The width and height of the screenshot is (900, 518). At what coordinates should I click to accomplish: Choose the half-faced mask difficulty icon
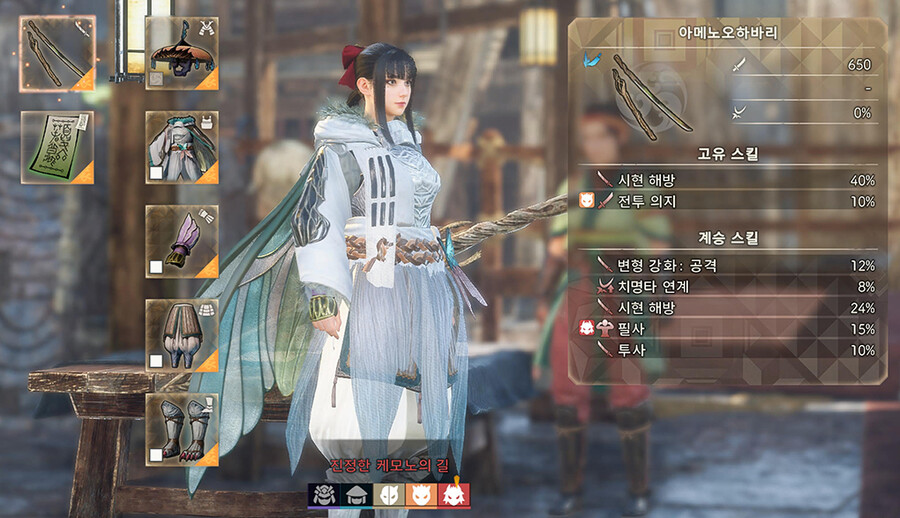[388, 493]
